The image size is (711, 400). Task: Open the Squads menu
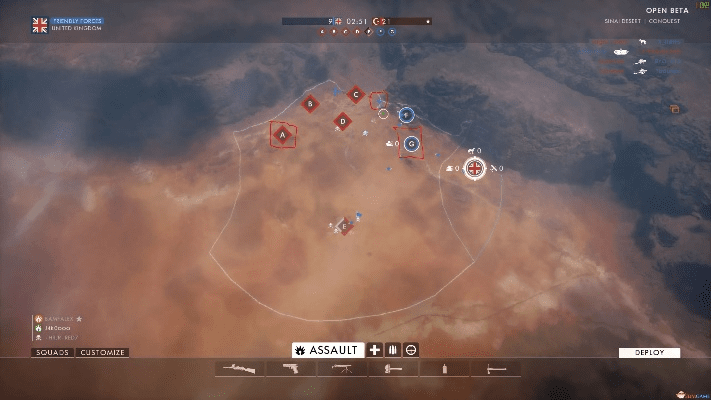pyautogui.click(x=53, y=352)
